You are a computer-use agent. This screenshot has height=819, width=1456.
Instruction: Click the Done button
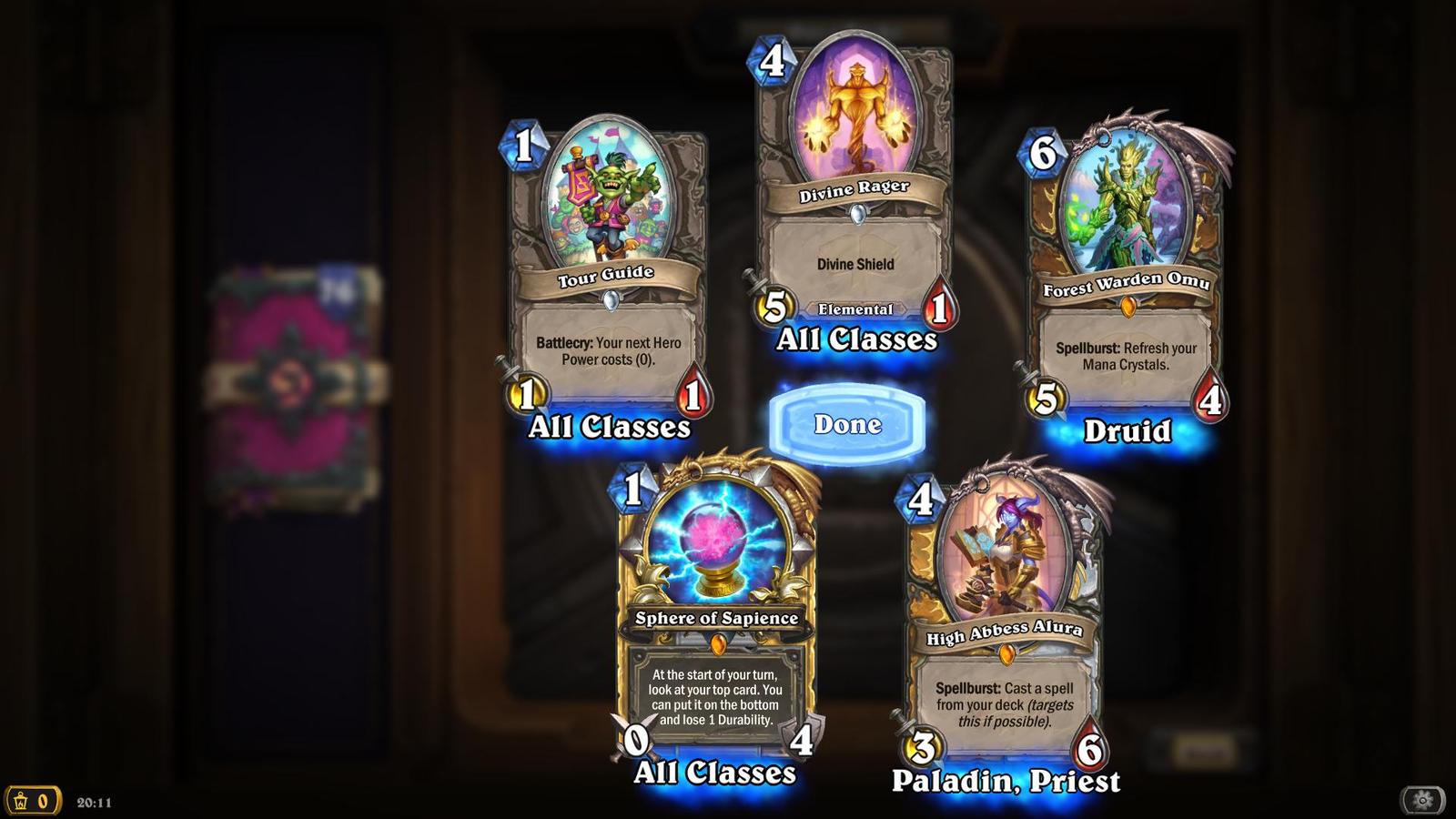pos(848,424)
